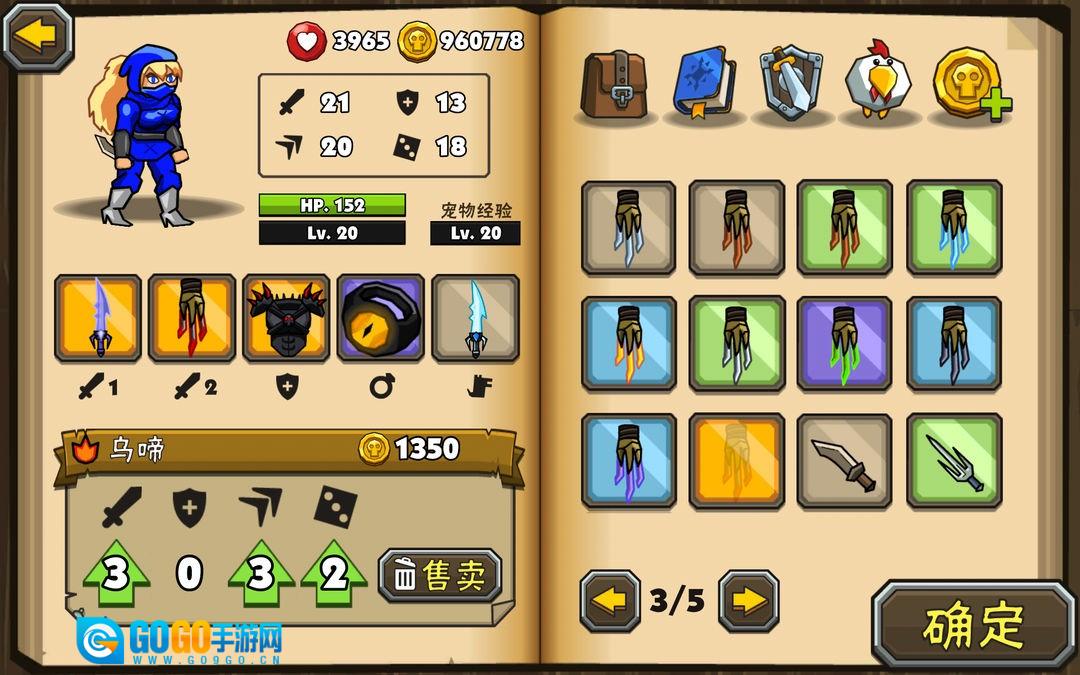Open the blue spellbook tab
This screenshot has height=675, width=1080.
(x=703, y=83)
